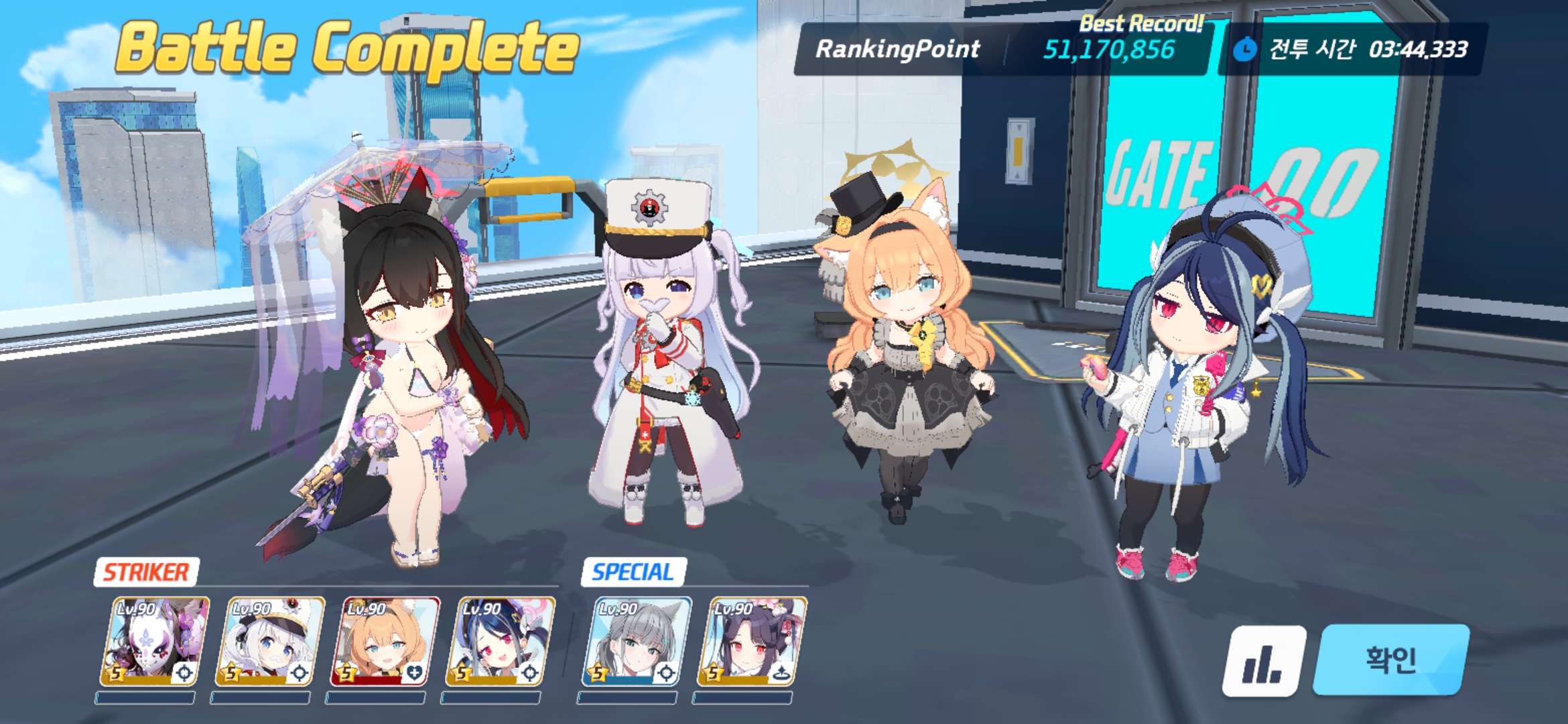Select the fox-masked striker portrait
This screenshot has width=1568, height=724.
coord(154,642)
